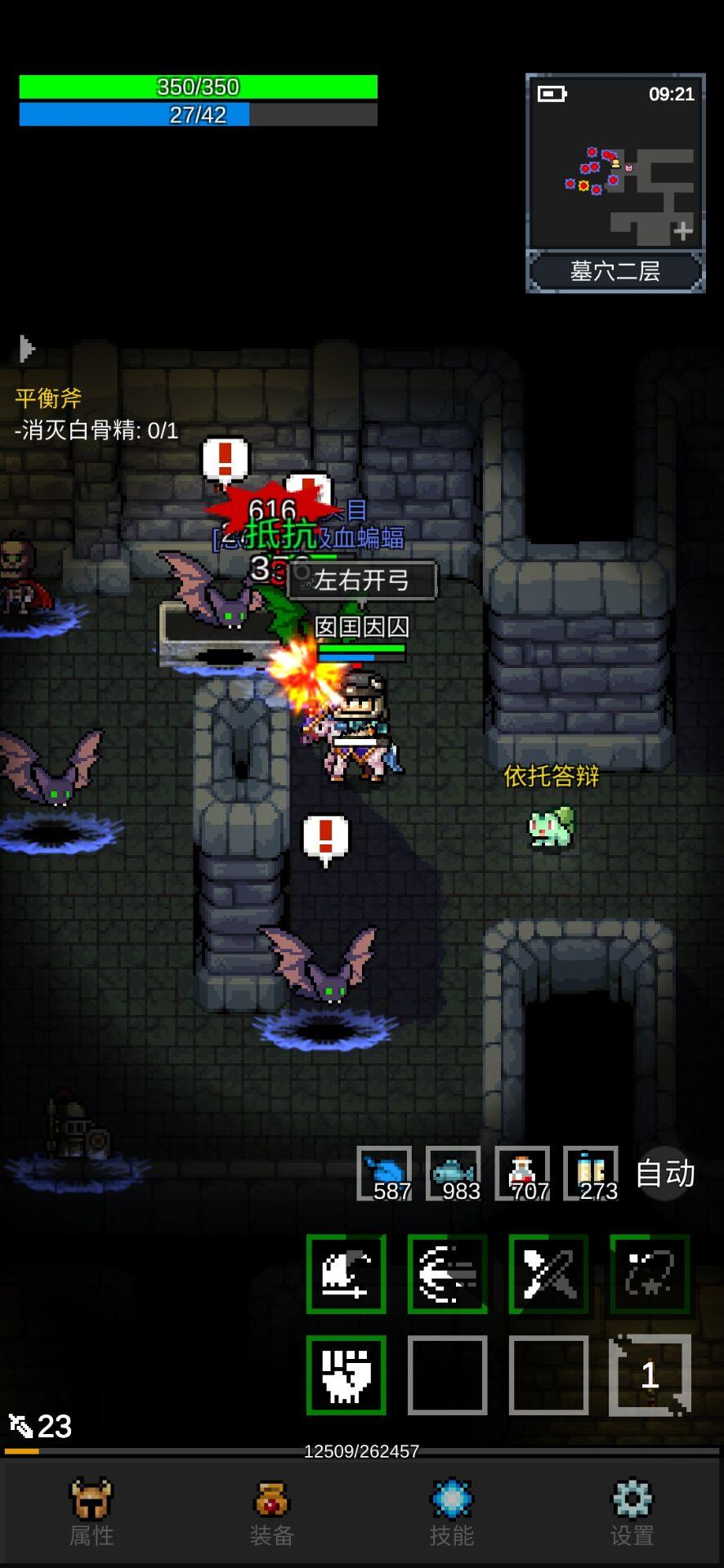Use the teal fish item (983)

click(453, 1174)
